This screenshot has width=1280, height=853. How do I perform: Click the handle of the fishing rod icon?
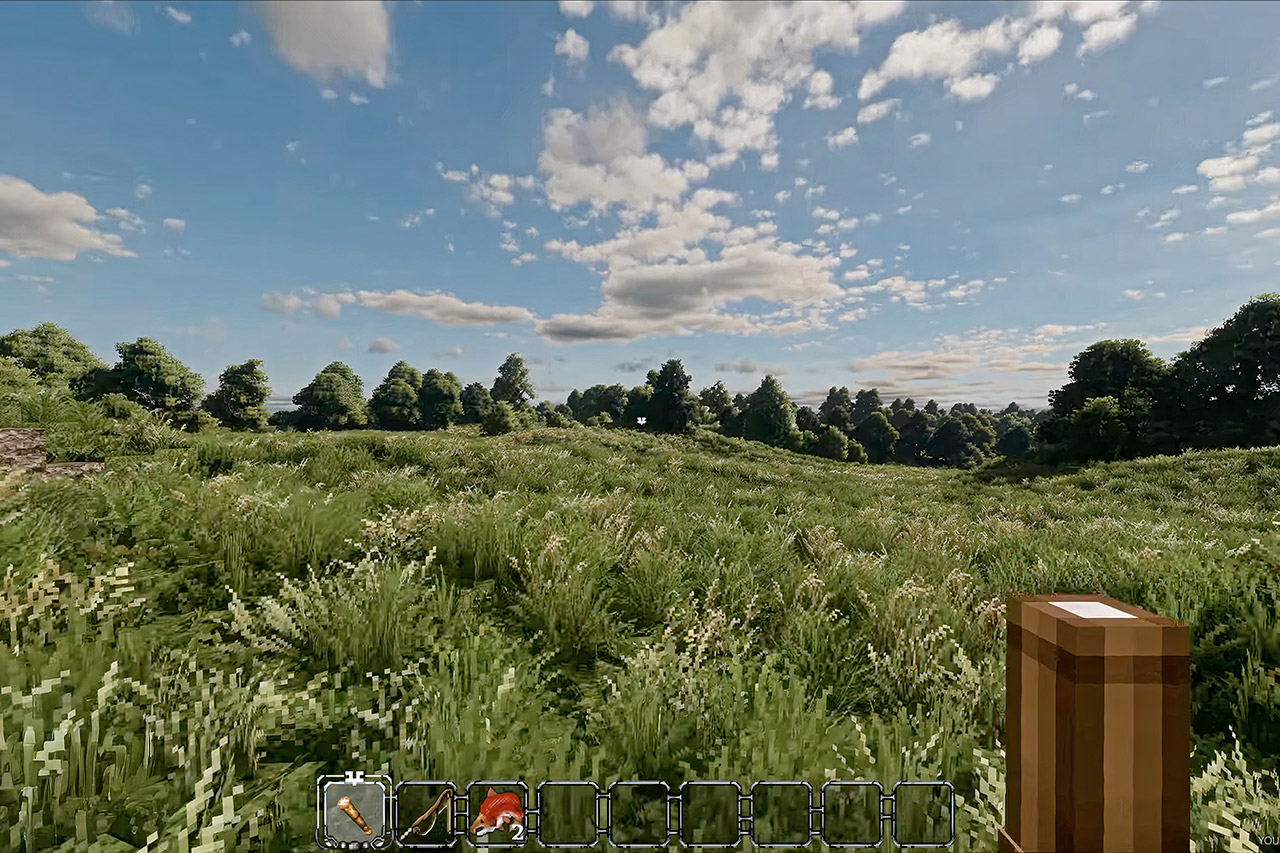click(x=410, y=831)
